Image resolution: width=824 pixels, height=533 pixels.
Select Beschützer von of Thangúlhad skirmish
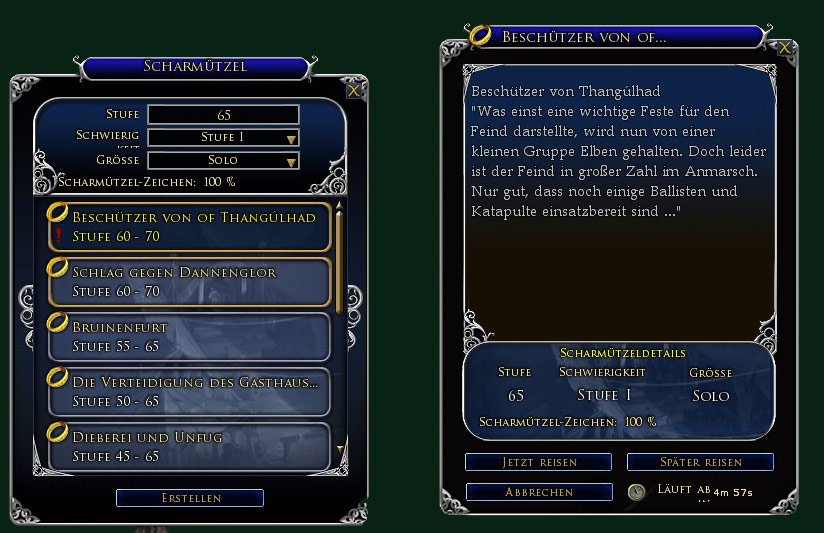pyautogui.click(x=188, y=227)
